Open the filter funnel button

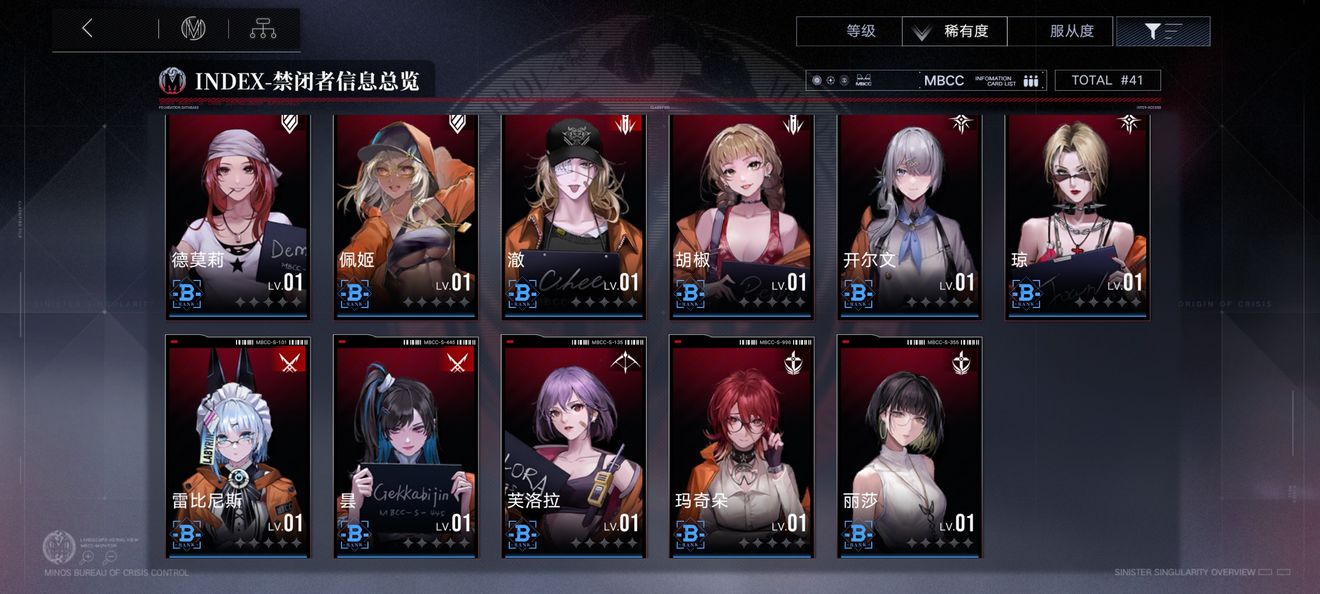(x=1162, y=31)
